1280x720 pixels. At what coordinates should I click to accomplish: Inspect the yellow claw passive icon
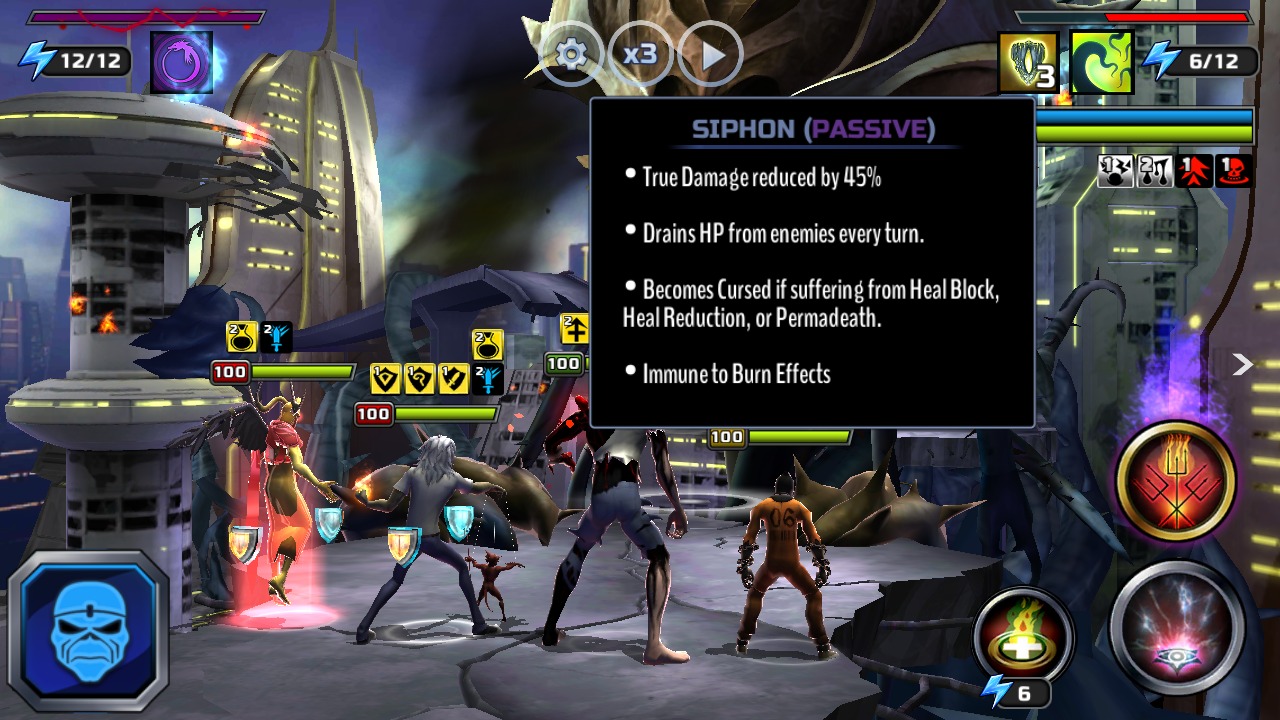point(1028,62)
